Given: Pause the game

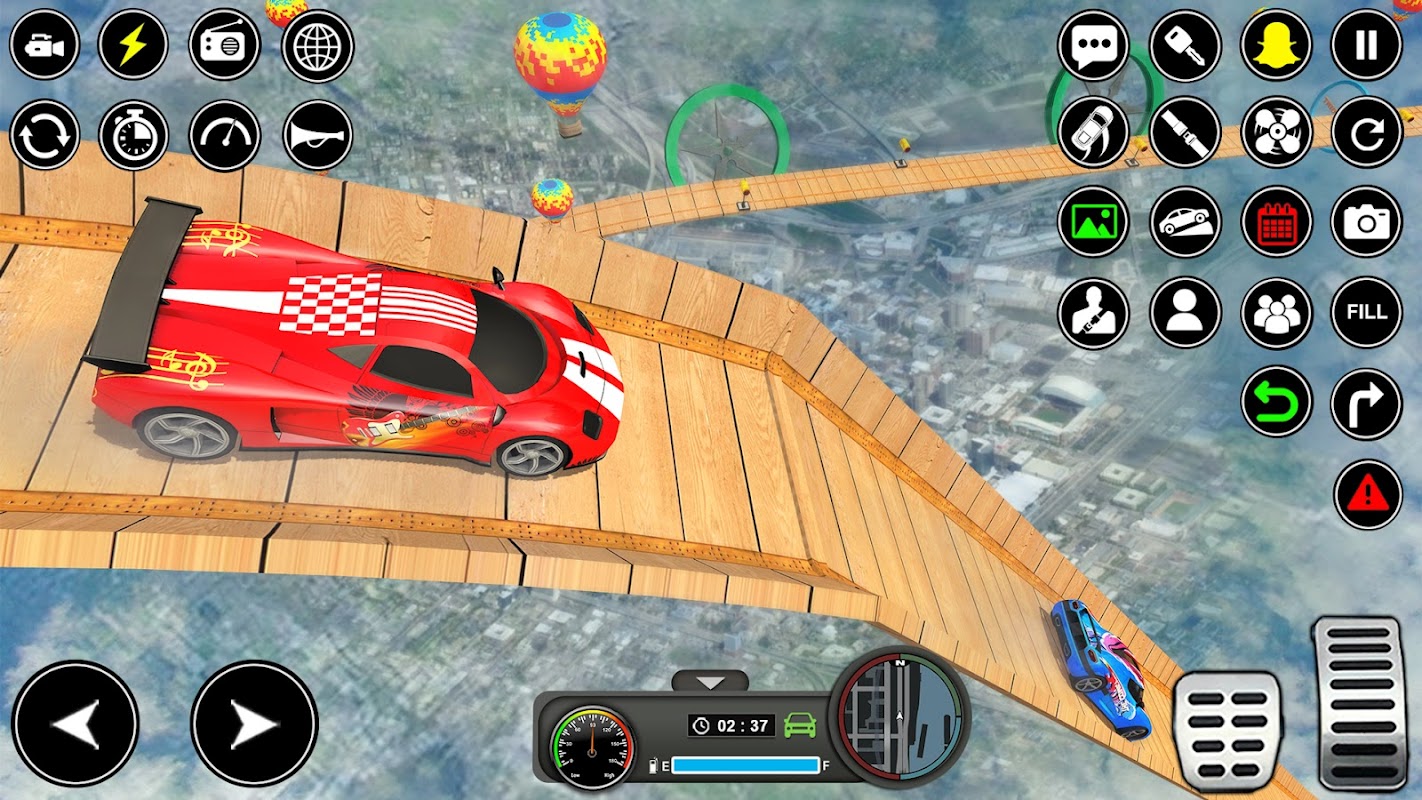Looking at the screenshot, I should pos(1366,46).
